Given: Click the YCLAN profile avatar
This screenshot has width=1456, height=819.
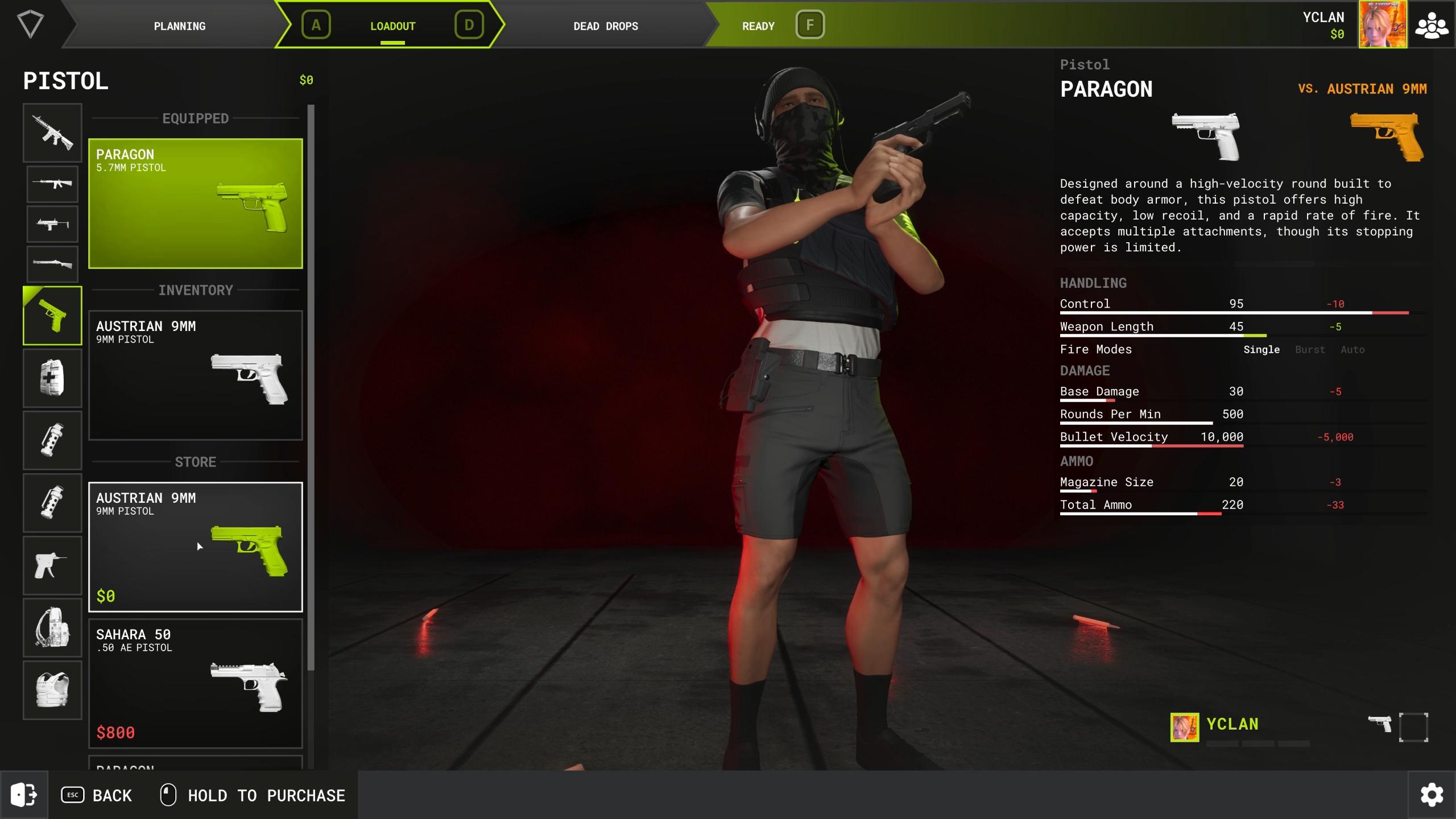Looking at the screenshot, I should pyautogui.click(x=1383, y=25).
